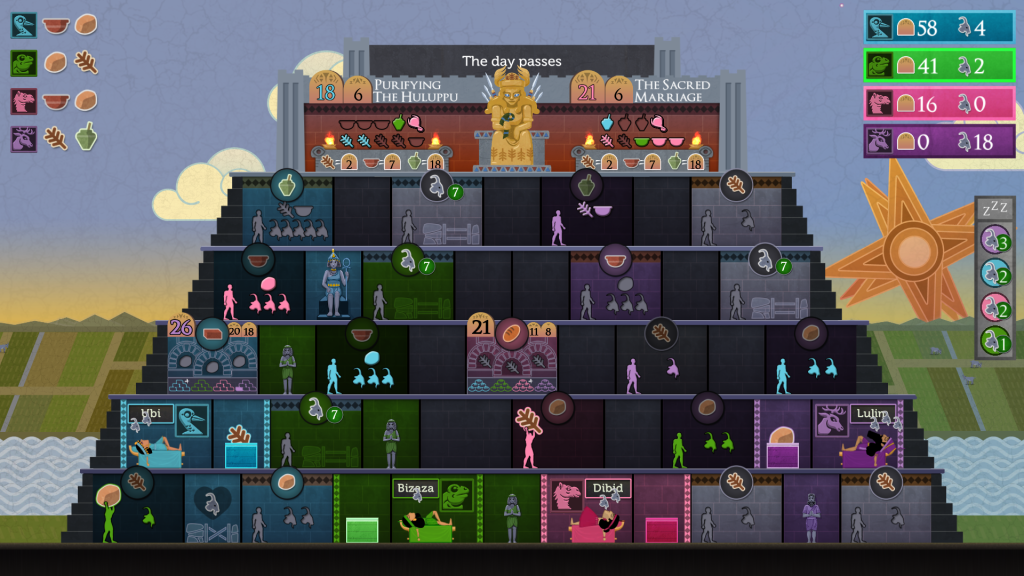Image resolution: width=1024 pixels, height=576 pixels.
Task: Select the green player's score panel showing 41
Action: click(939, 66)
